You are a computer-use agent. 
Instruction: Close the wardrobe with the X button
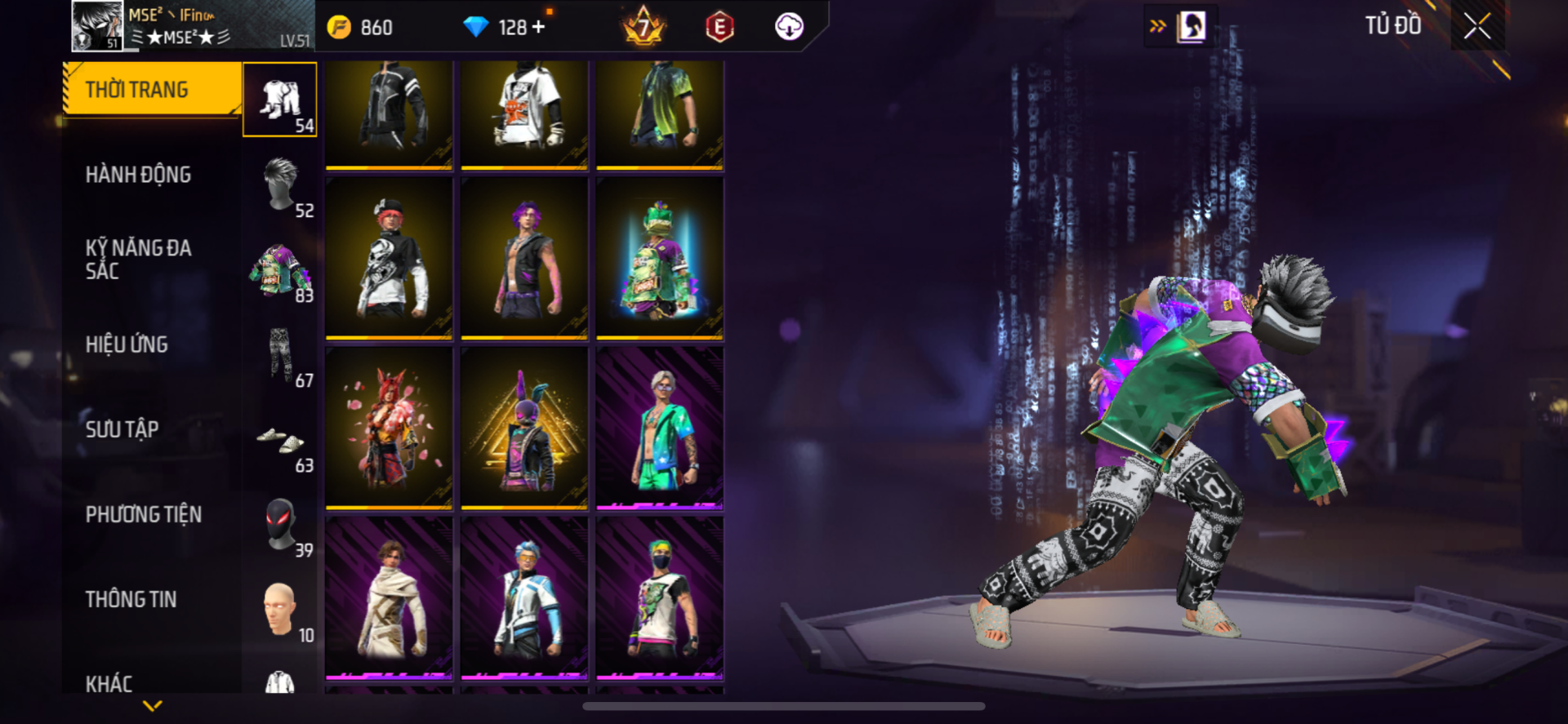pos(1477,27)
